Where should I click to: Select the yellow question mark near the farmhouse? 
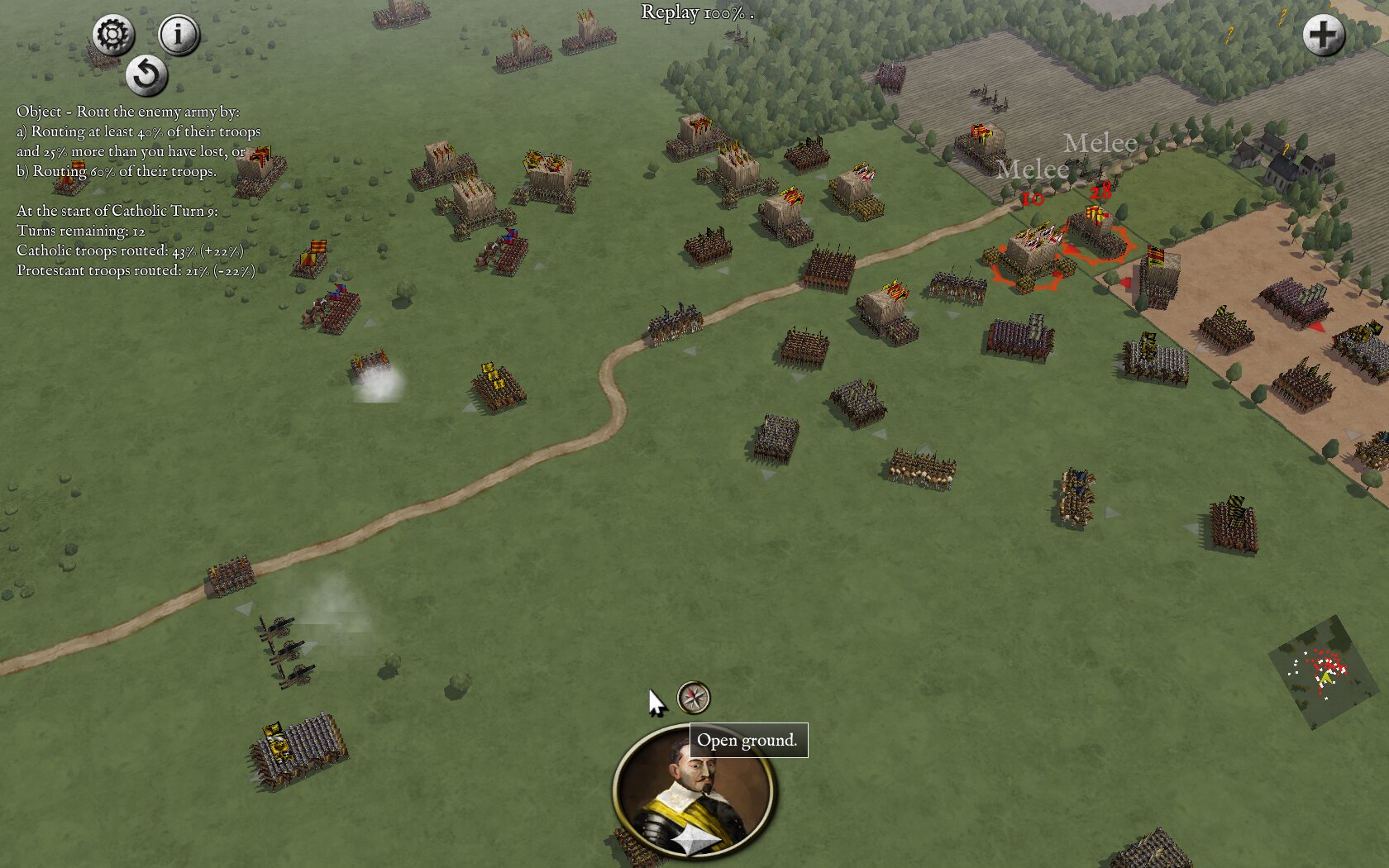click(1285, 150)
